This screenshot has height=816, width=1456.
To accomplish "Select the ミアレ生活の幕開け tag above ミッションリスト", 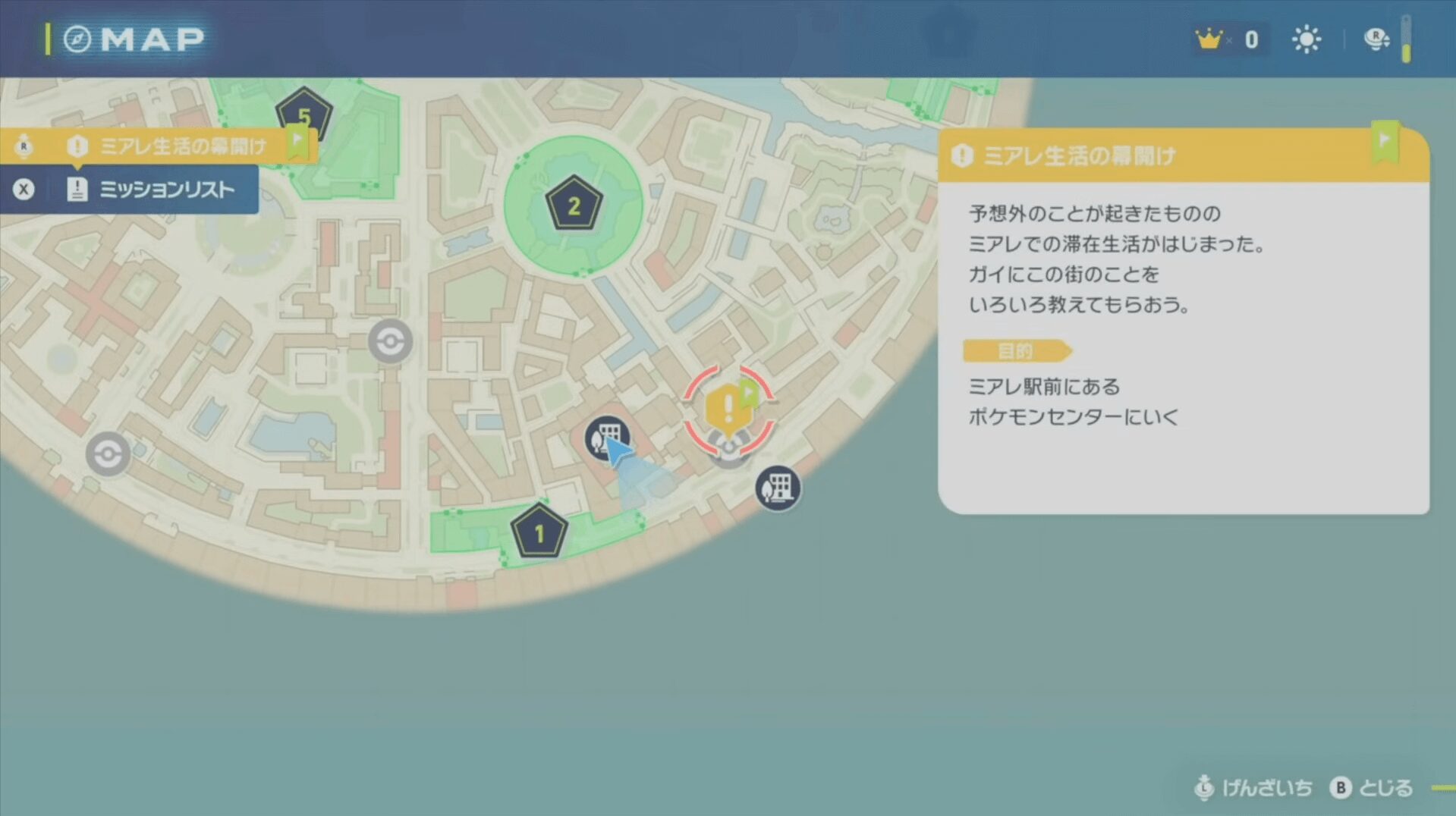I will click(182, 146).
